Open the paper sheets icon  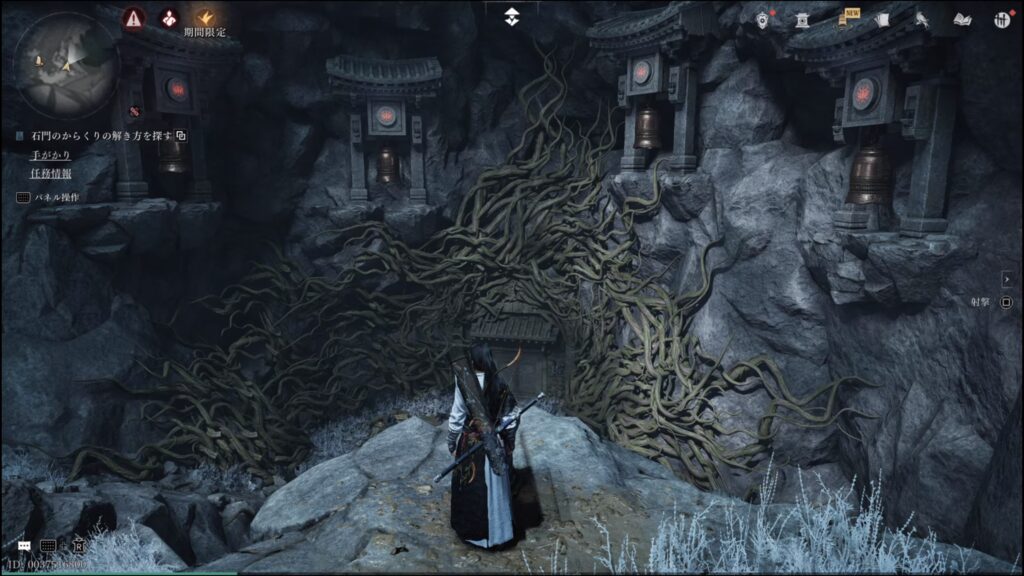(x=881, y=19)
